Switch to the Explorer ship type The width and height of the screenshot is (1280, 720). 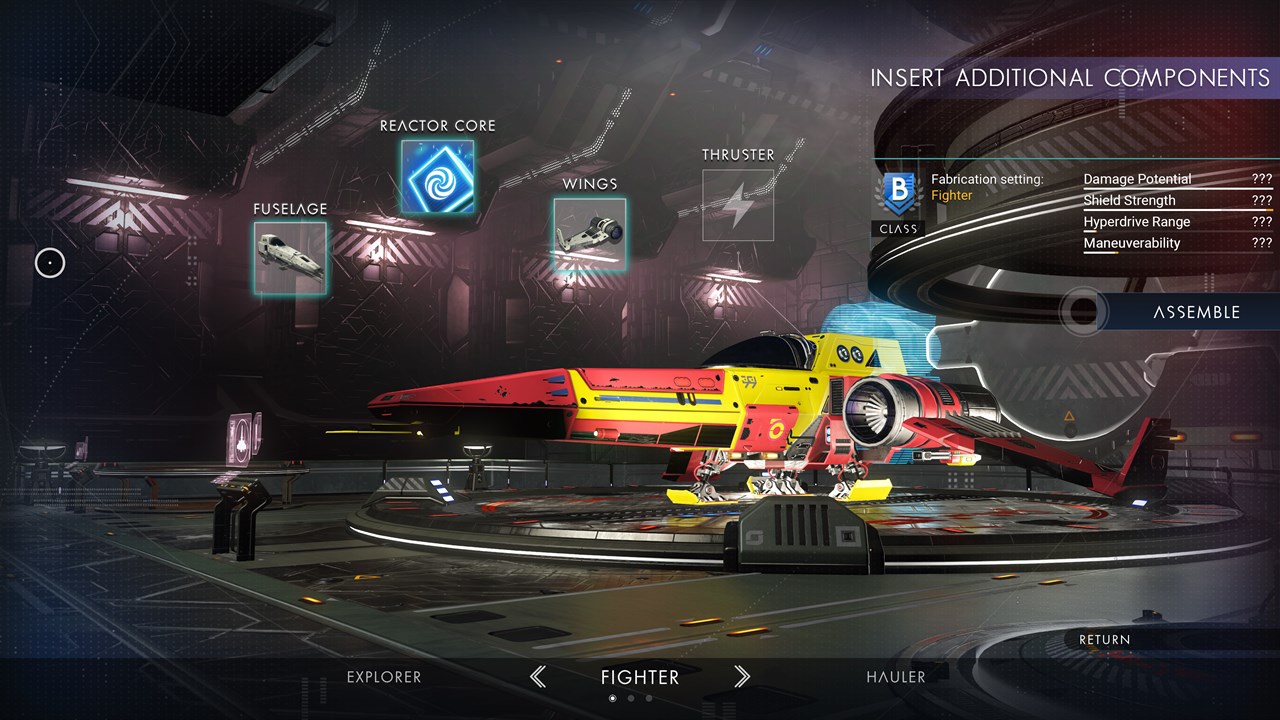[384, 677]
